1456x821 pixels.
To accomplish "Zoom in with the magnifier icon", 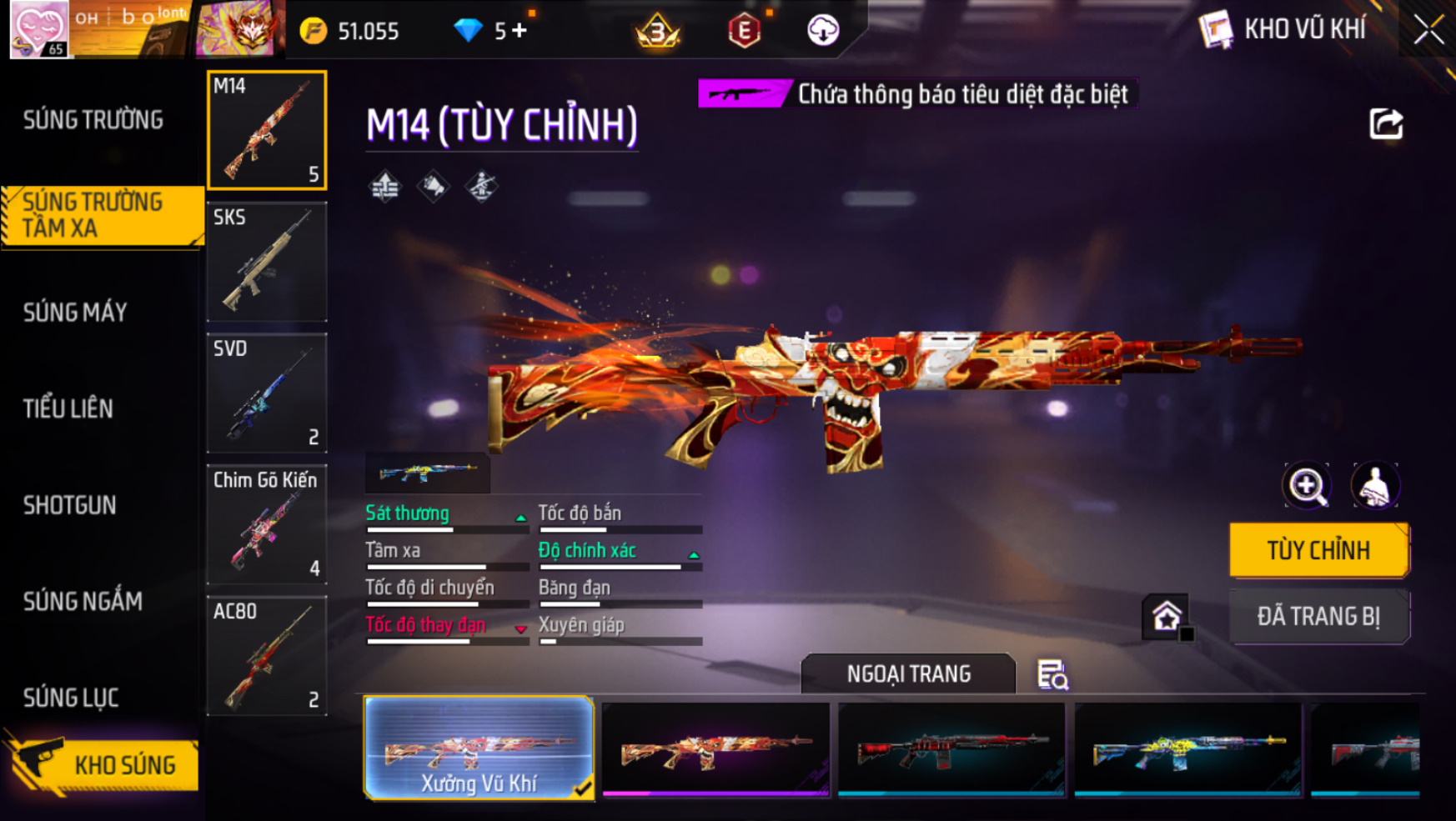I will 1307,486.
